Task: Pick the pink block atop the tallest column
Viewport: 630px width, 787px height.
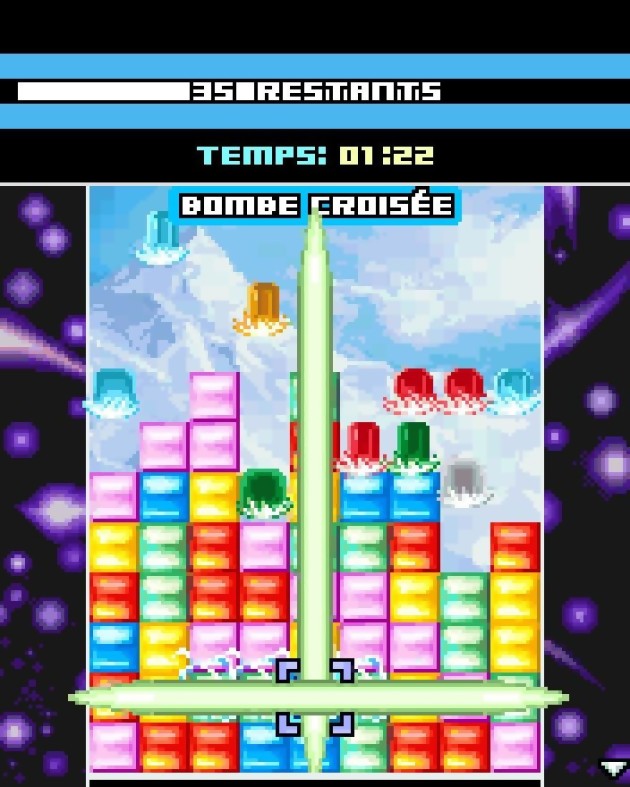Action: (214, 396)
